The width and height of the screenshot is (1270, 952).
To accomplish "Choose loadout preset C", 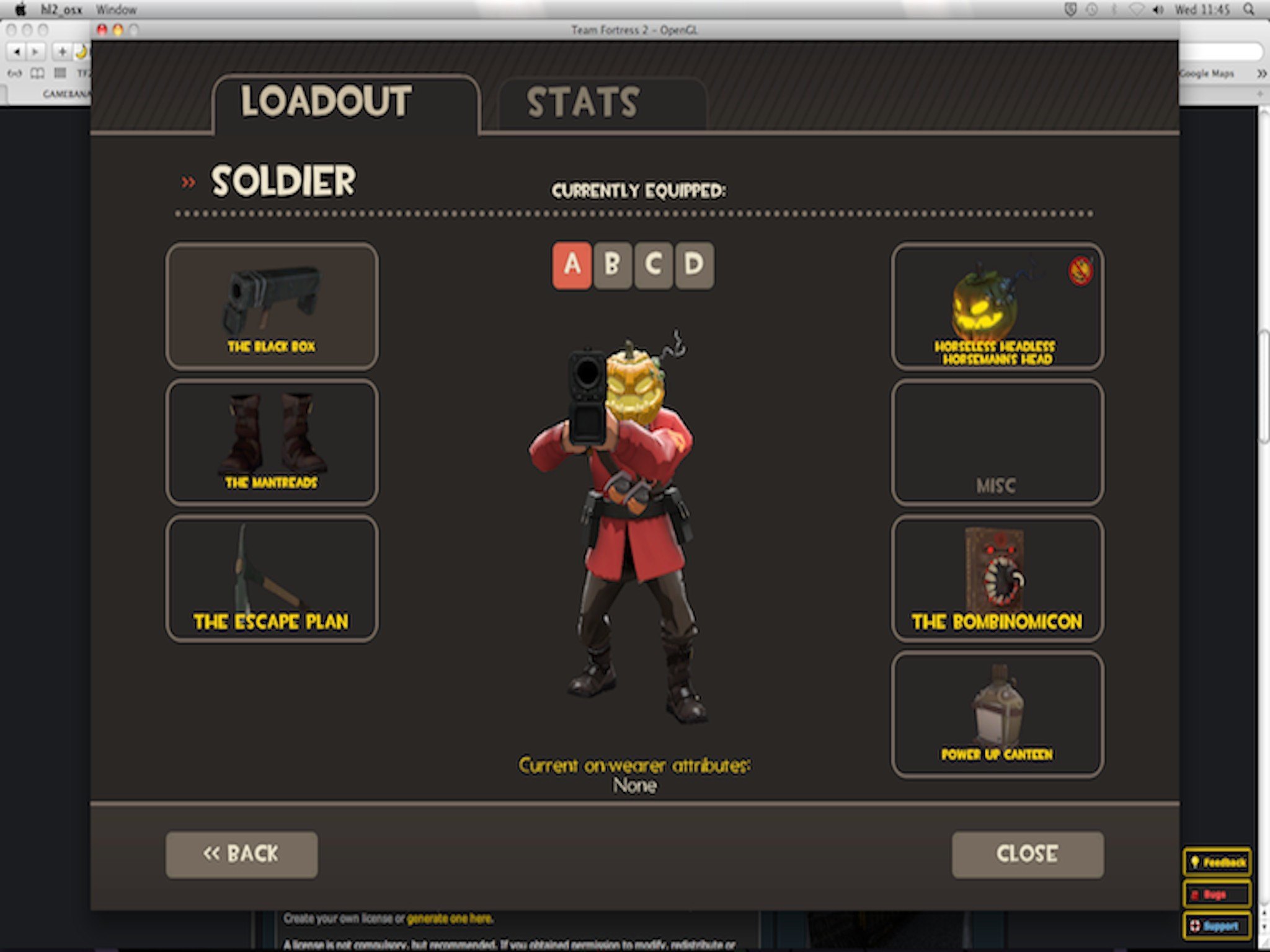I will (653, 265).
